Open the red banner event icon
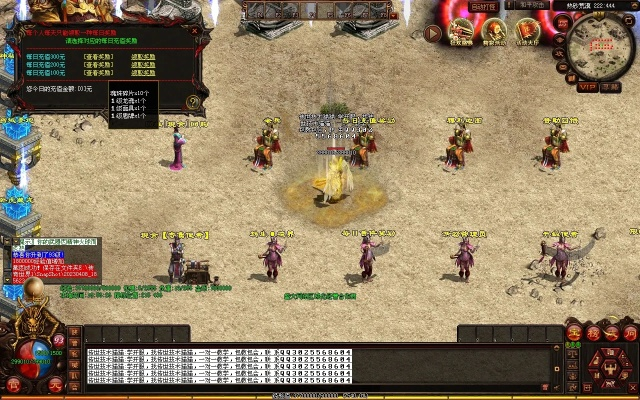 pyautogui.click(x=527, y=32)
